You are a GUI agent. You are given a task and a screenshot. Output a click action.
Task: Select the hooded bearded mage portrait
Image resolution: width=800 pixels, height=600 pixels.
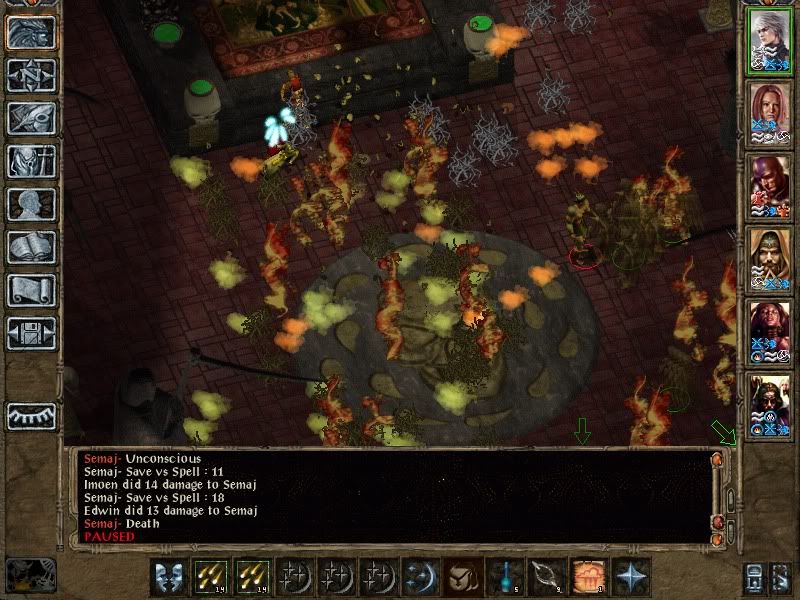(x=770, y=259)
